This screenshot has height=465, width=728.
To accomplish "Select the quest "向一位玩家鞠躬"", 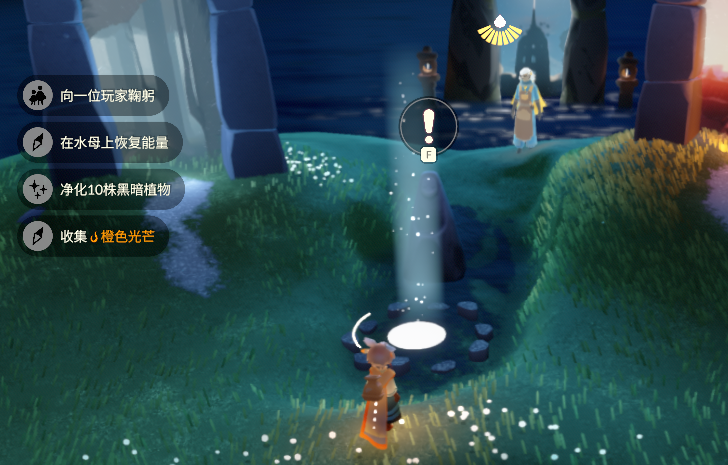I will pyautogui.click(x=95, y=96).
